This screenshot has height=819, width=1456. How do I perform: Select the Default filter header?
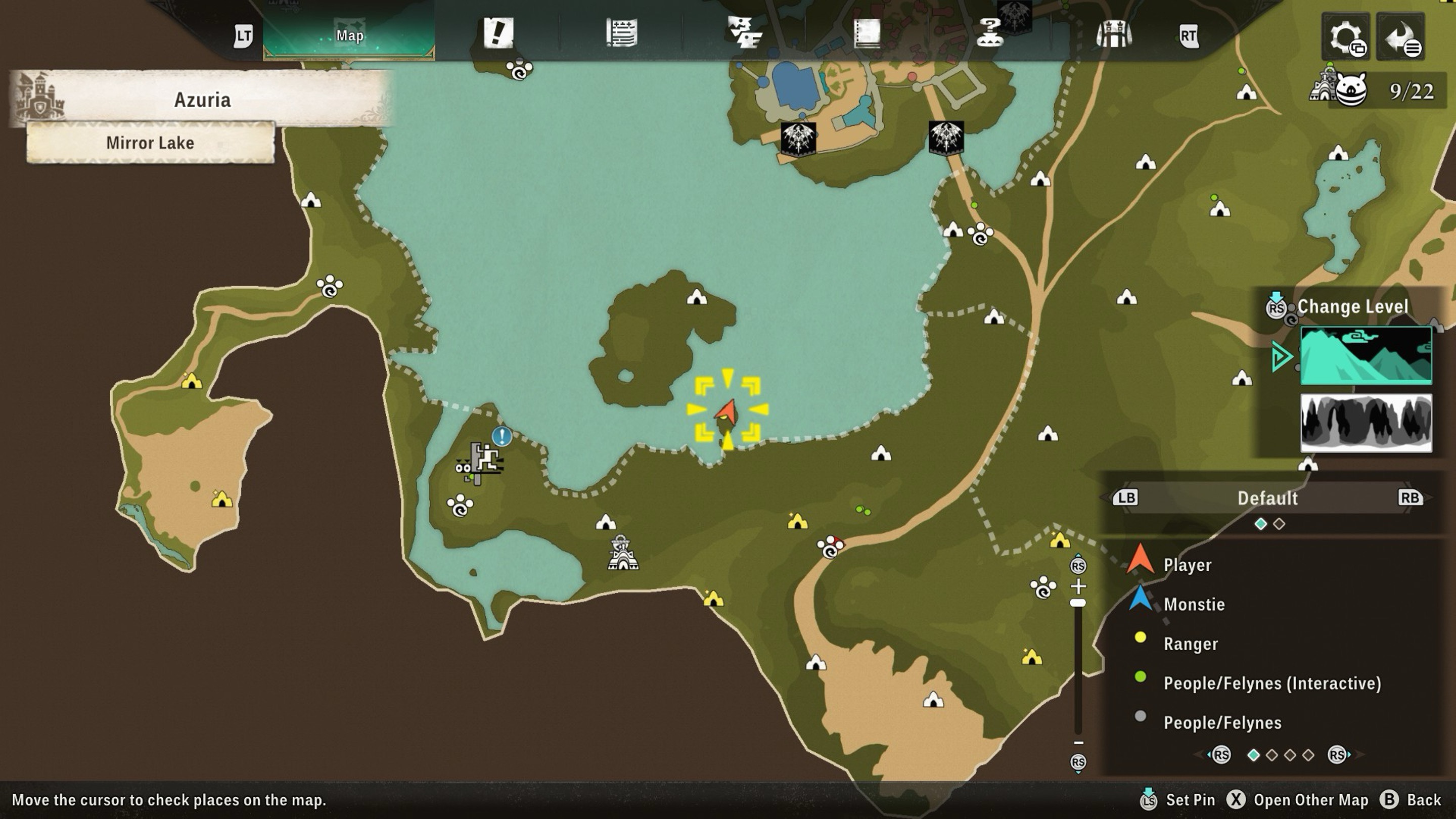click(x=1267, y=498)
